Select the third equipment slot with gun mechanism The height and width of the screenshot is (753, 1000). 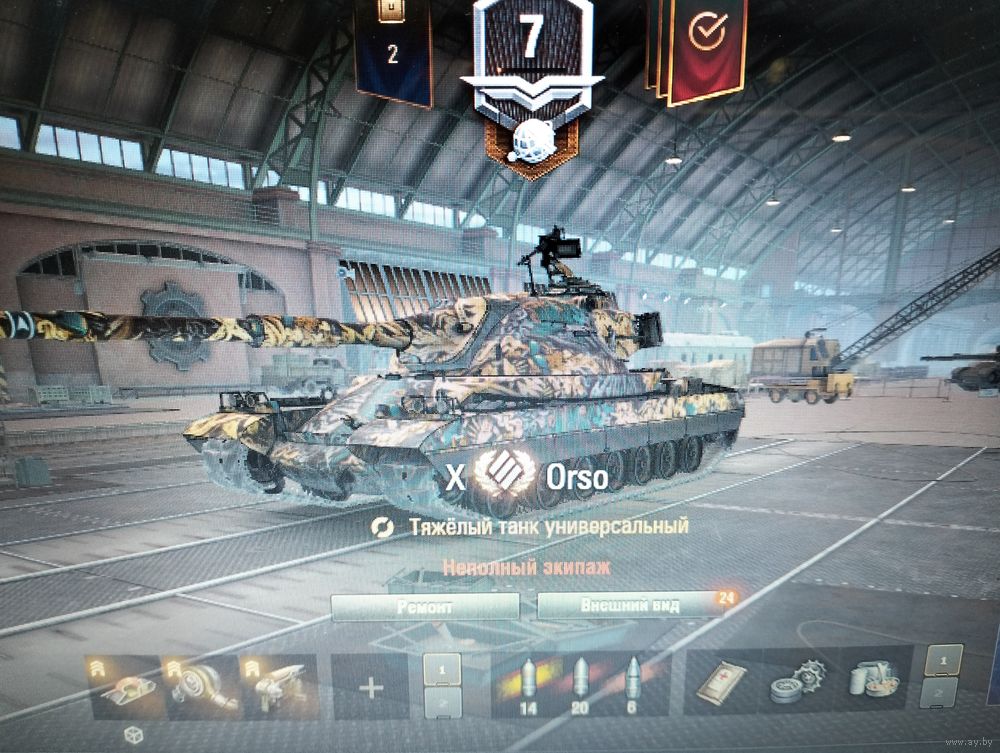pyautogui.click(x=279, y=687)
